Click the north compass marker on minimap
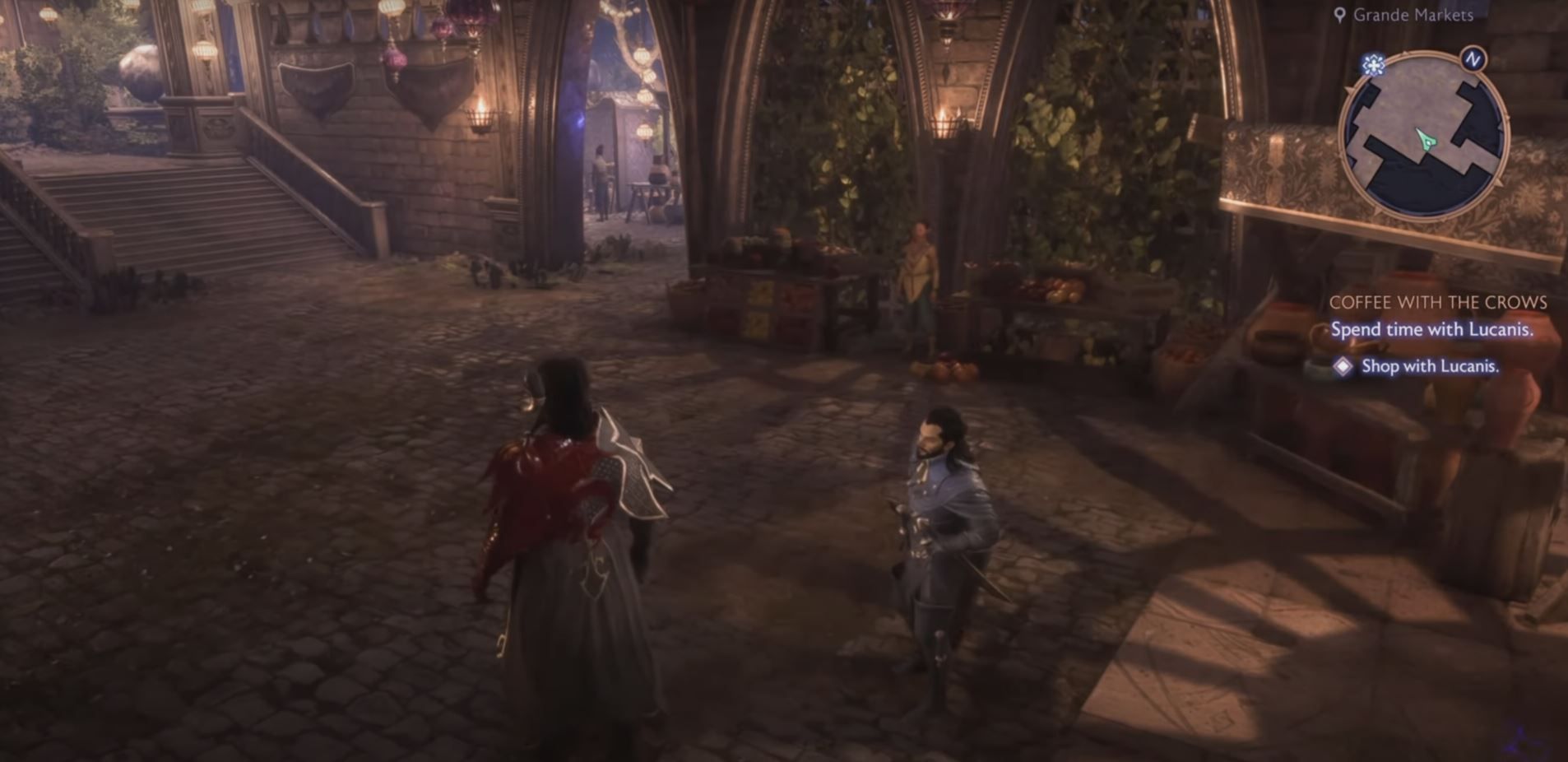This screenshot has width=1568, height=762. click(x=1473, y=59)
